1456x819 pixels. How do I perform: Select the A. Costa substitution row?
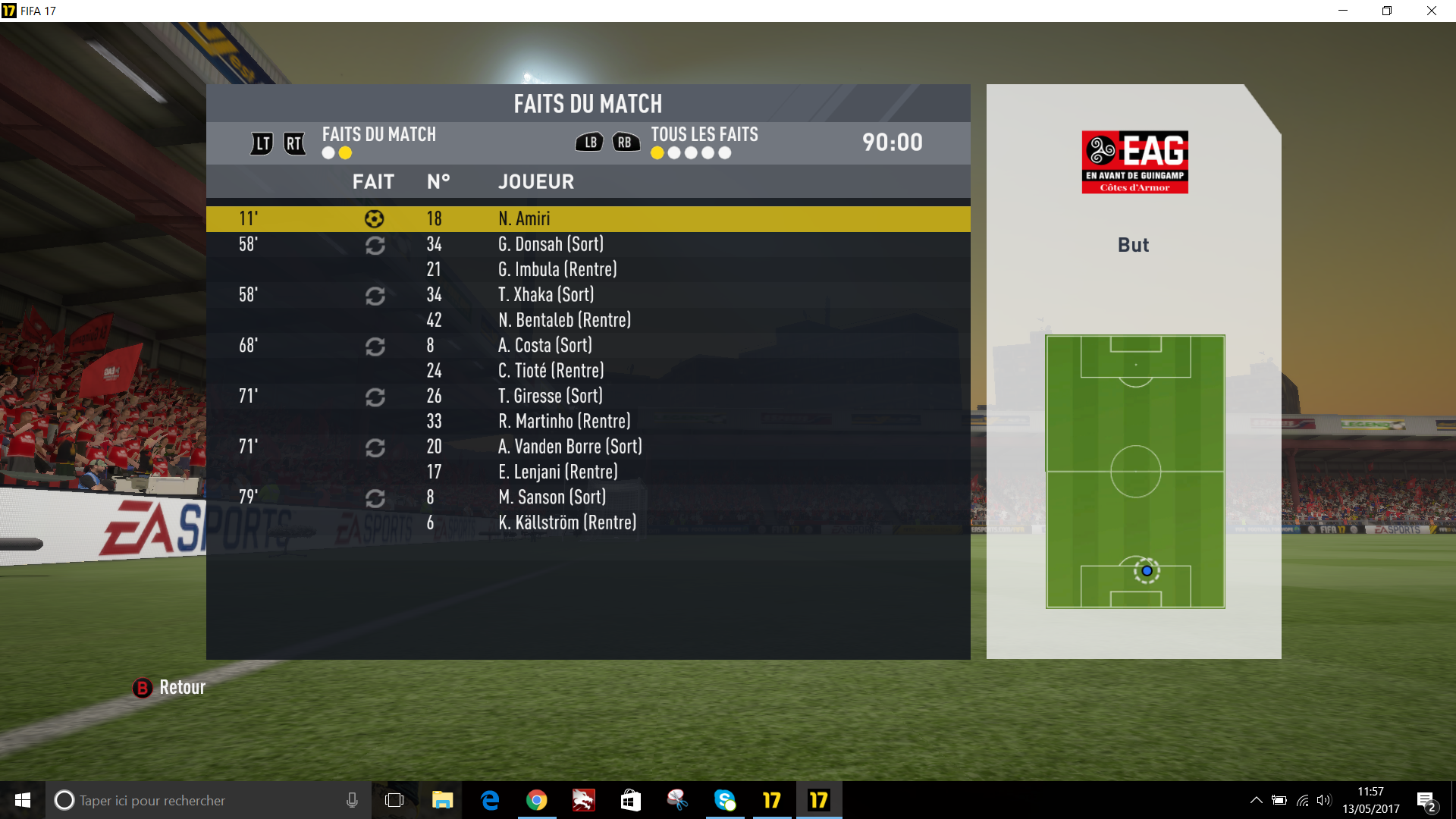(588, 346)
